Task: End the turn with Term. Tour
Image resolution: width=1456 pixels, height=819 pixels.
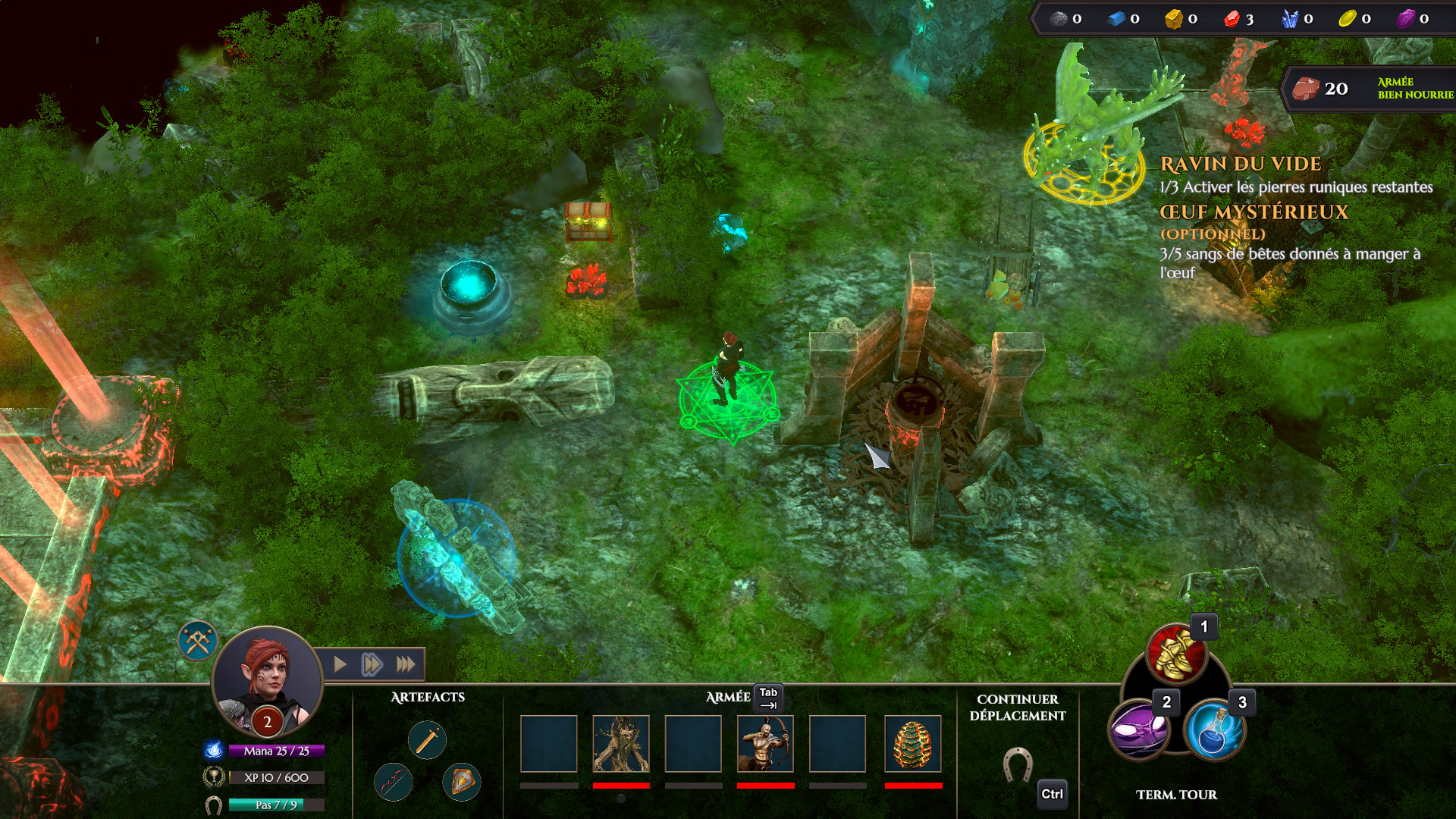Action: (x=1176, y=795)
